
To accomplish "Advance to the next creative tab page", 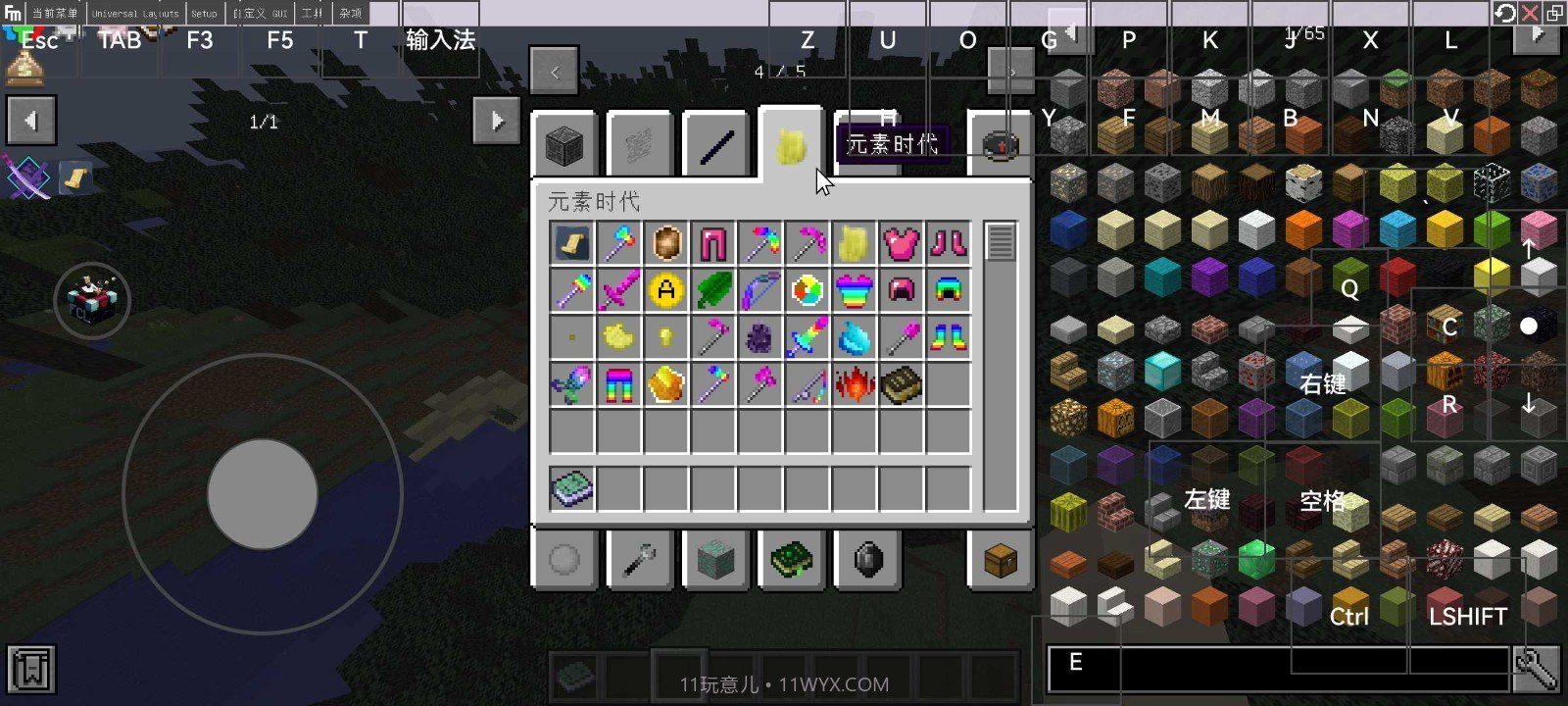I will [x=1010, y=73].
